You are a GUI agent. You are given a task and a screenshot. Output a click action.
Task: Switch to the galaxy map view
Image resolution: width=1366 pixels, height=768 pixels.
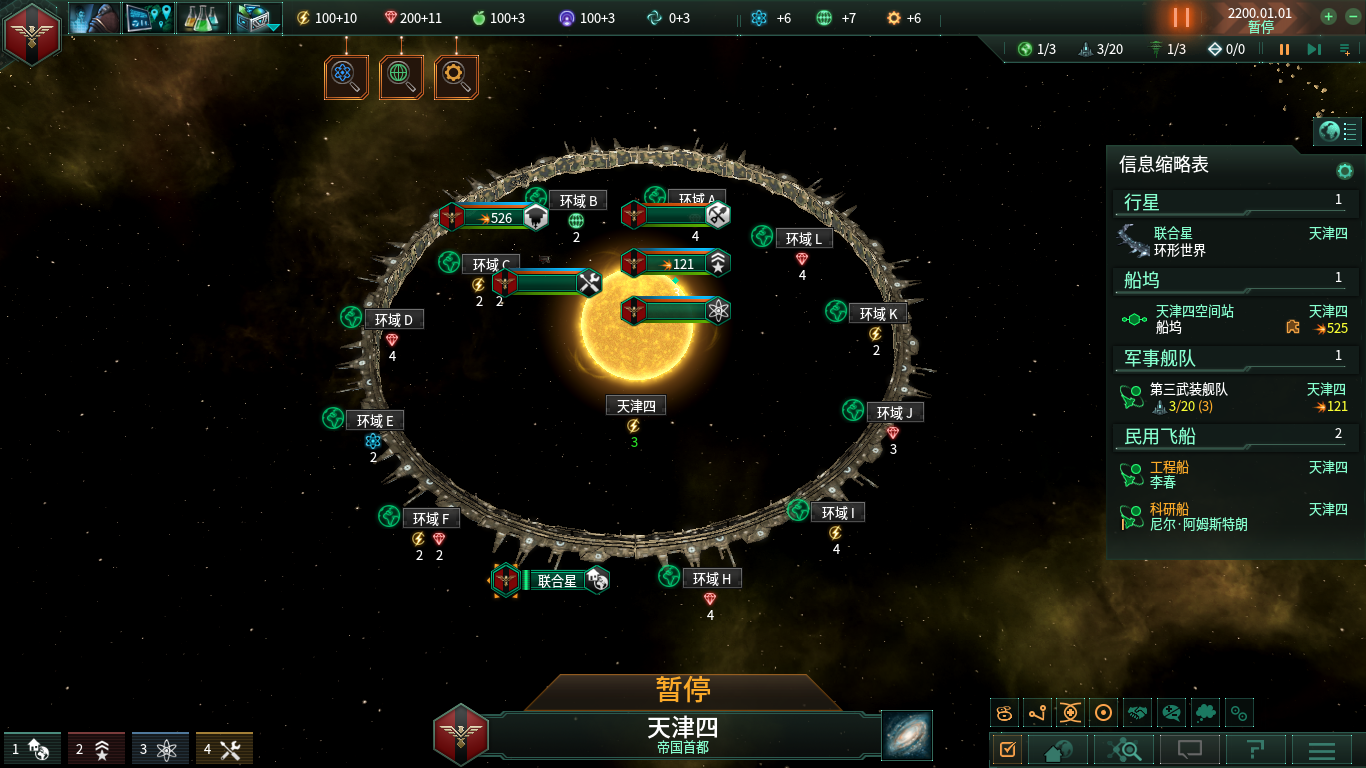coord(907,735)
